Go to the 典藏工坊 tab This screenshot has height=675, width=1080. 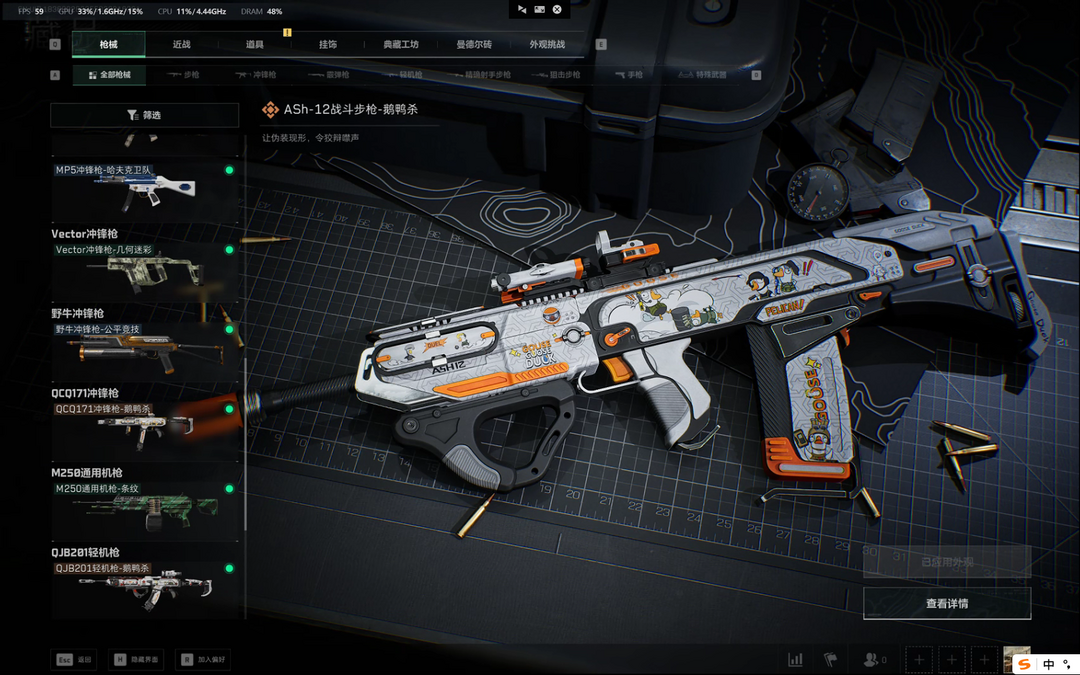pos(401,44)
